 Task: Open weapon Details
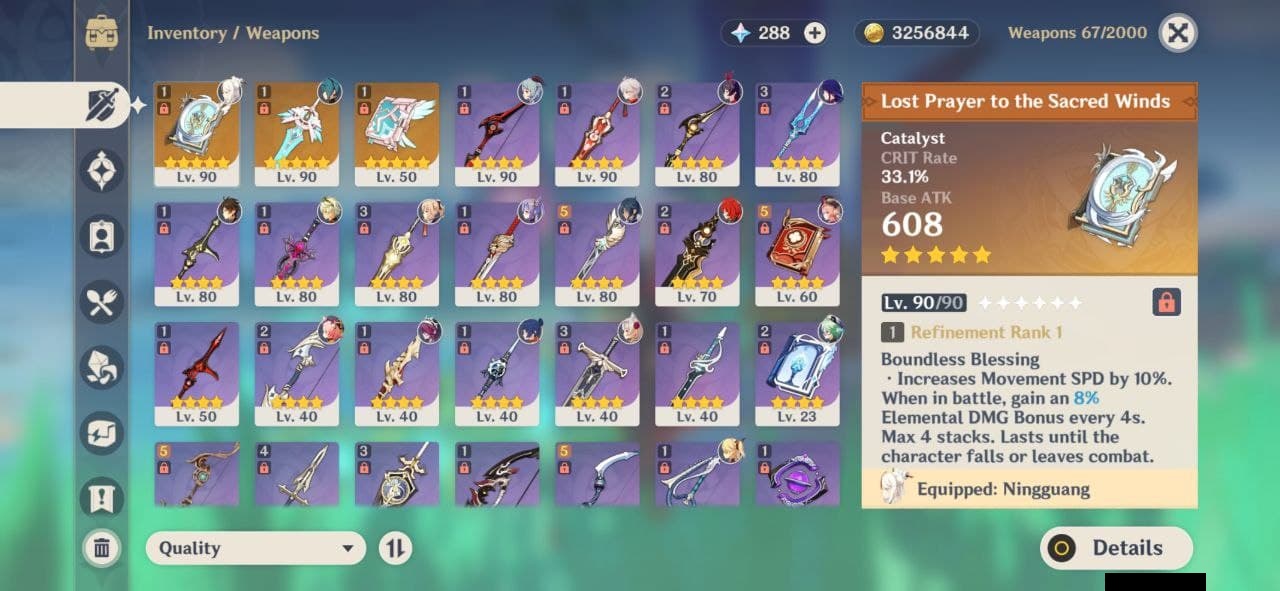point(1116,548)
